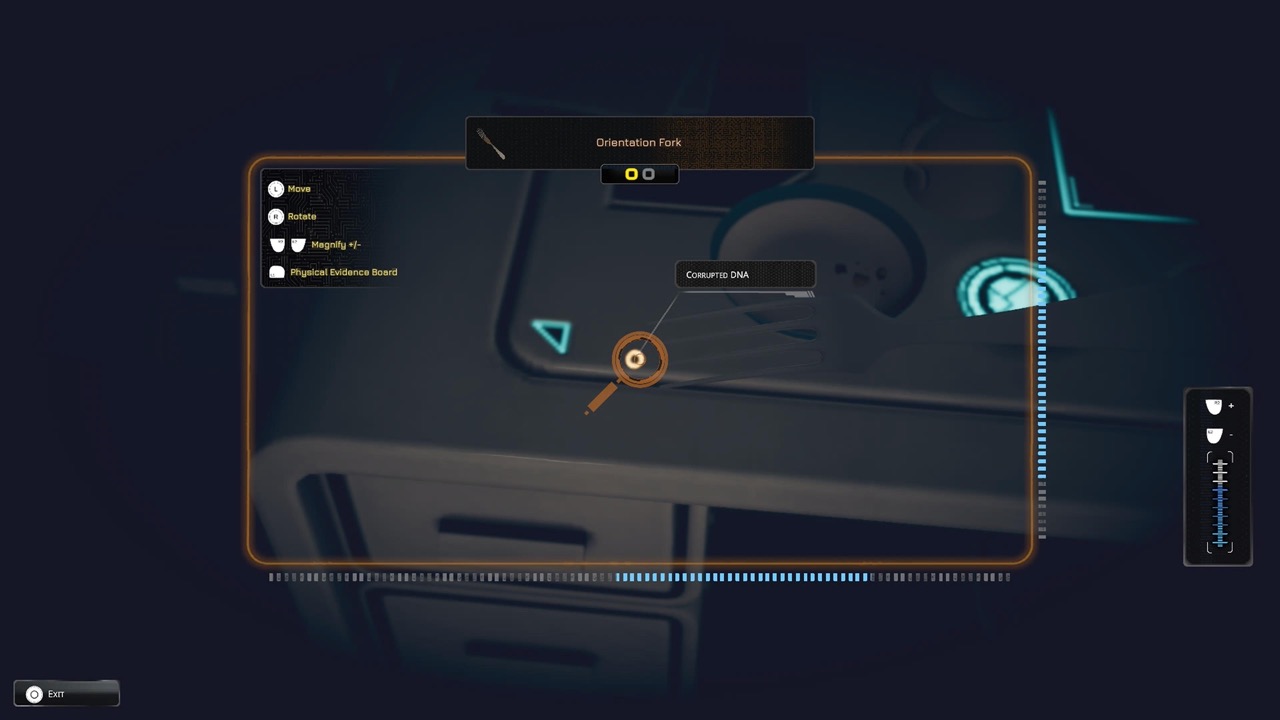The image size is (1280, 720).
Task: Click the left Magnify trigger icon
Action: 277,244
